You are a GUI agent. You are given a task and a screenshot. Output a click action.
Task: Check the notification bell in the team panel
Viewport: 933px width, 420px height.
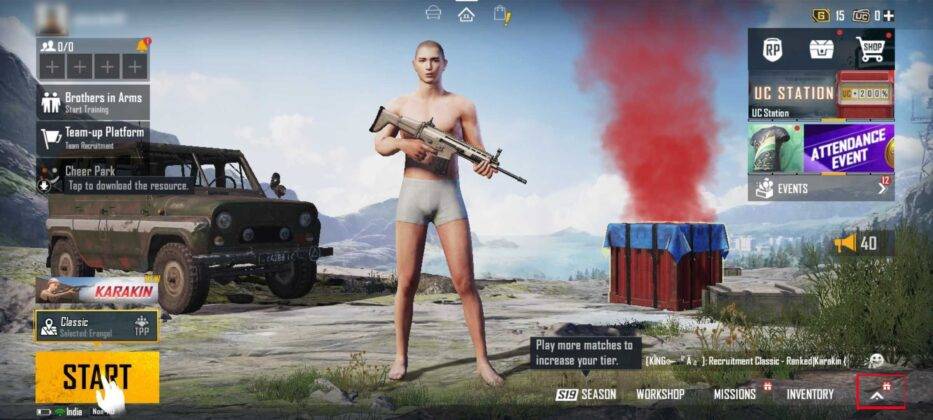[142, 45]
